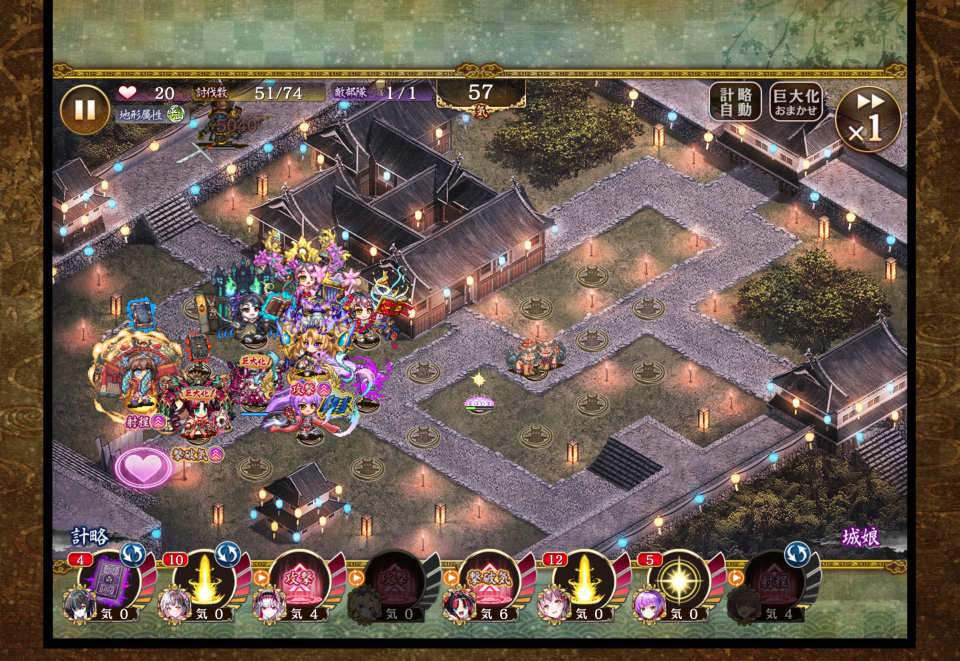Switch to the 城娘 tab
This screenshot has width=960, height=661.
pos(860,537)
